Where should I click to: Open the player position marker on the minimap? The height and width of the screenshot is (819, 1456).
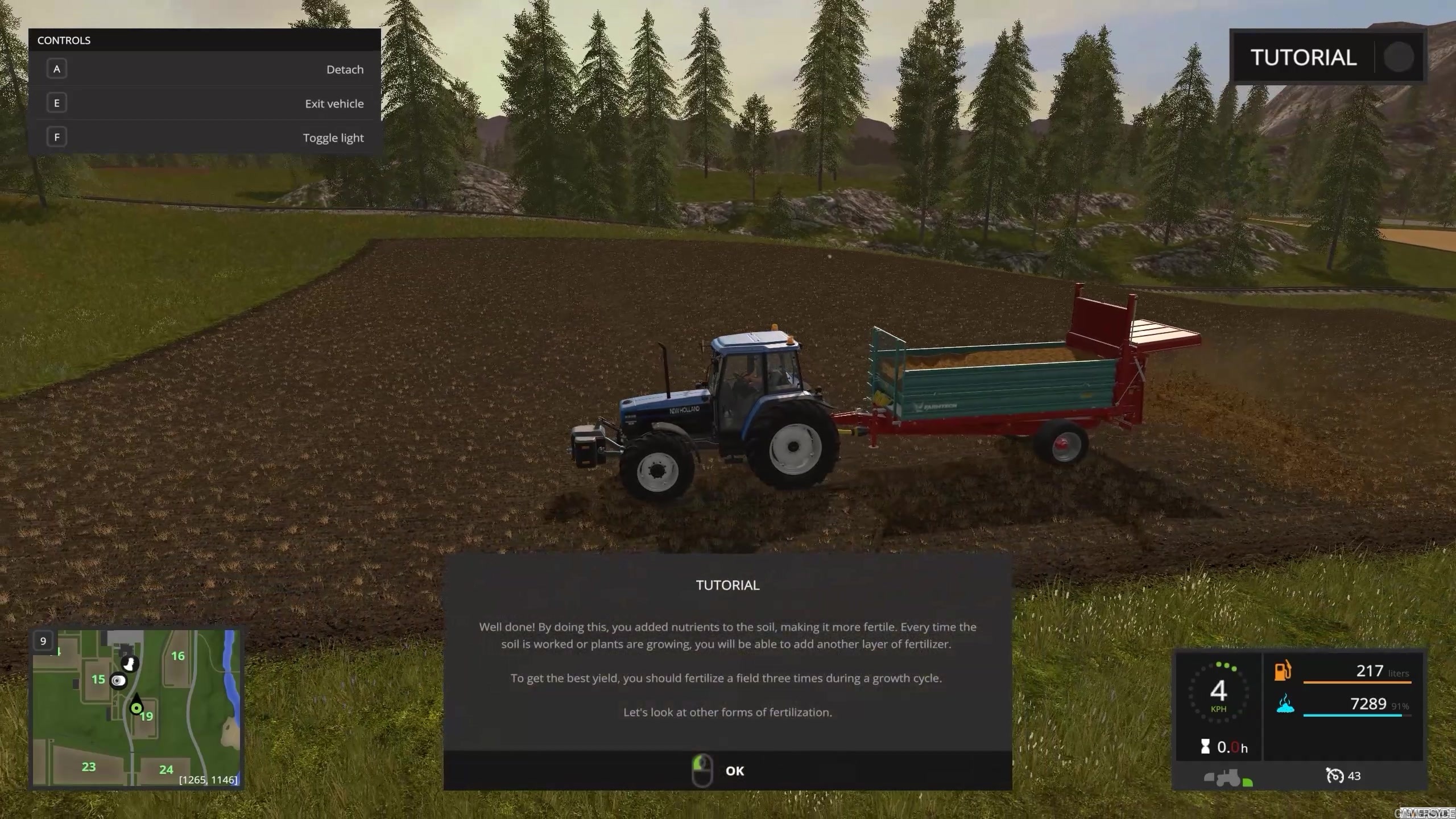(x=136, y=708)
